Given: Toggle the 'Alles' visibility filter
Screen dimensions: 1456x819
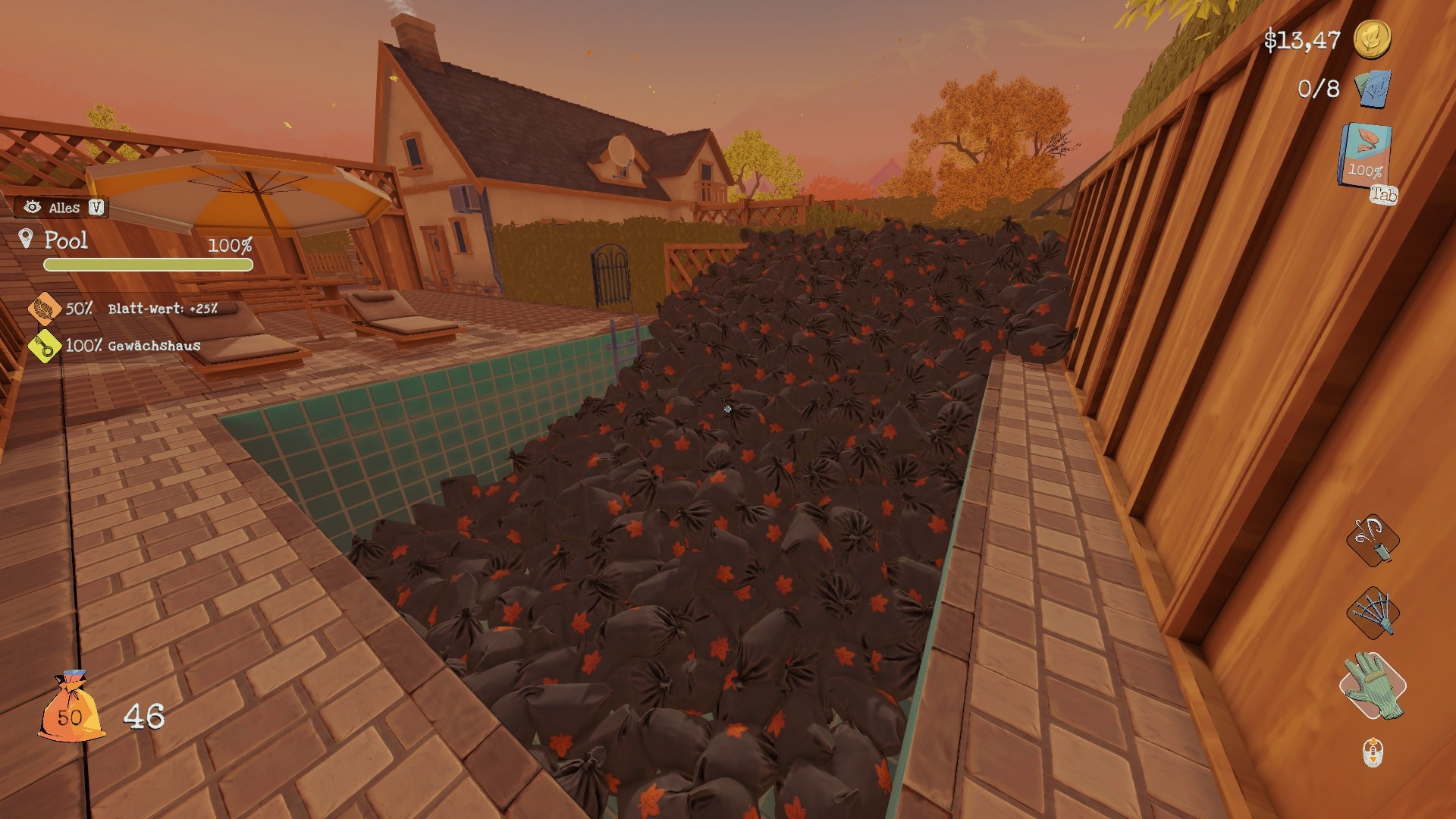Looking at the screenshot, I should tap(62, 207).
